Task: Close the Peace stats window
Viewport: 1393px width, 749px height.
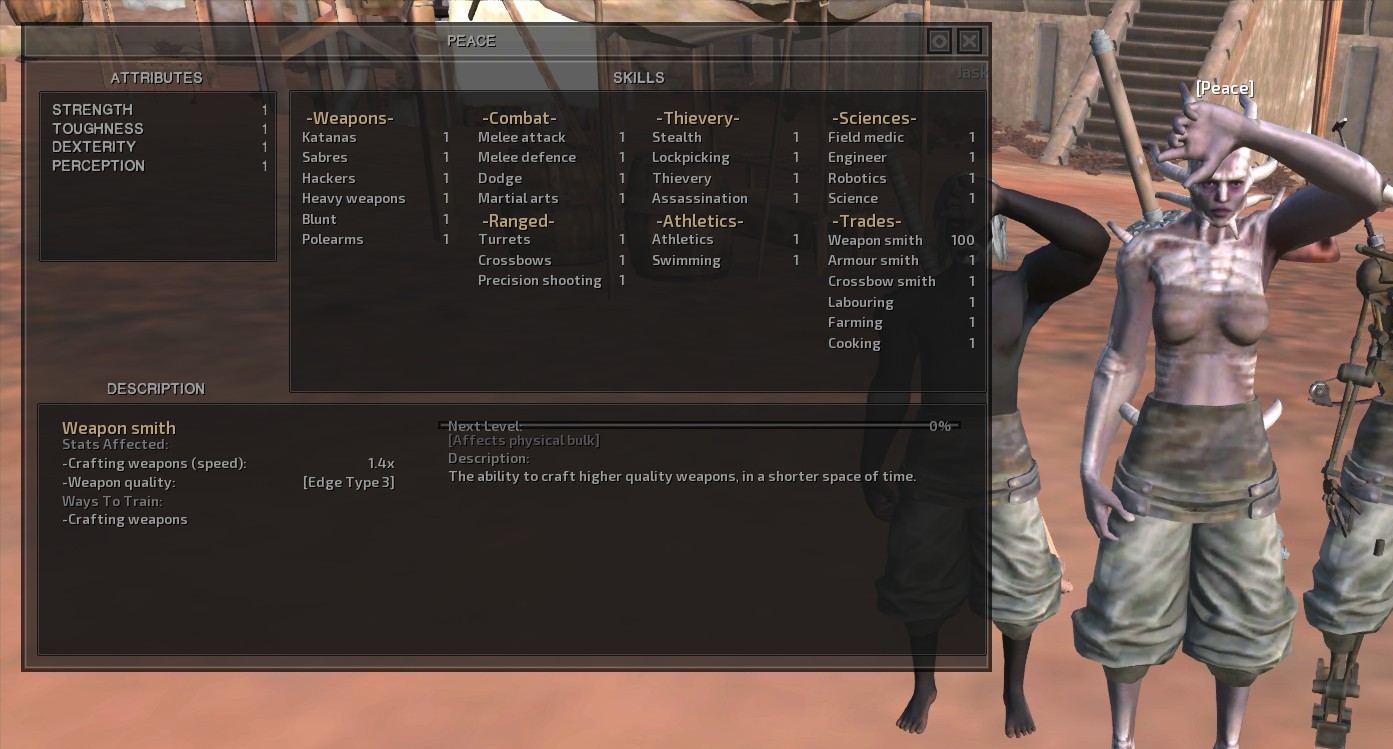Action: click(x=969, y=41)
